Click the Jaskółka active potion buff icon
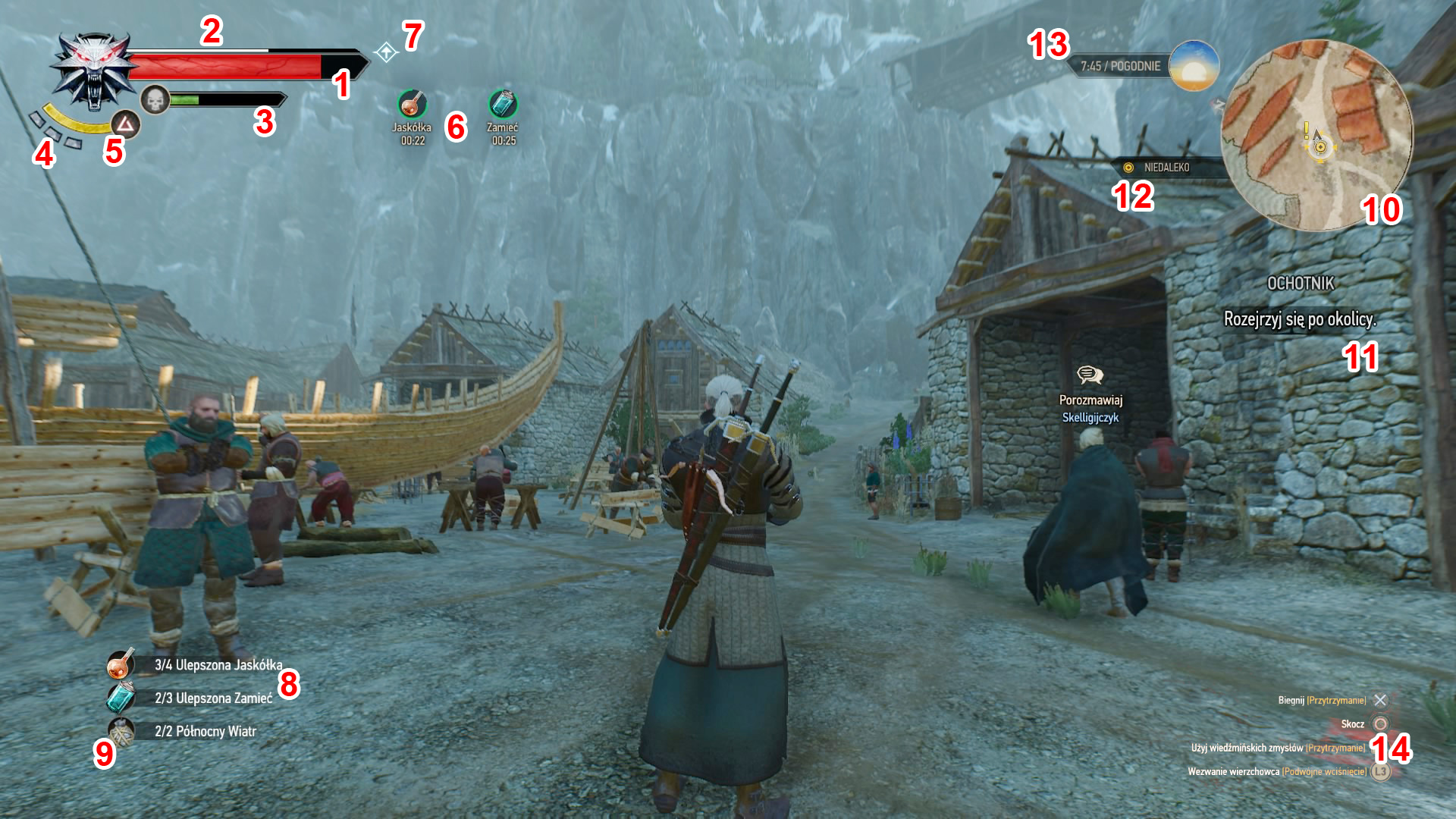The height and width of the screenshot is (819, 1456). [412, 104]
